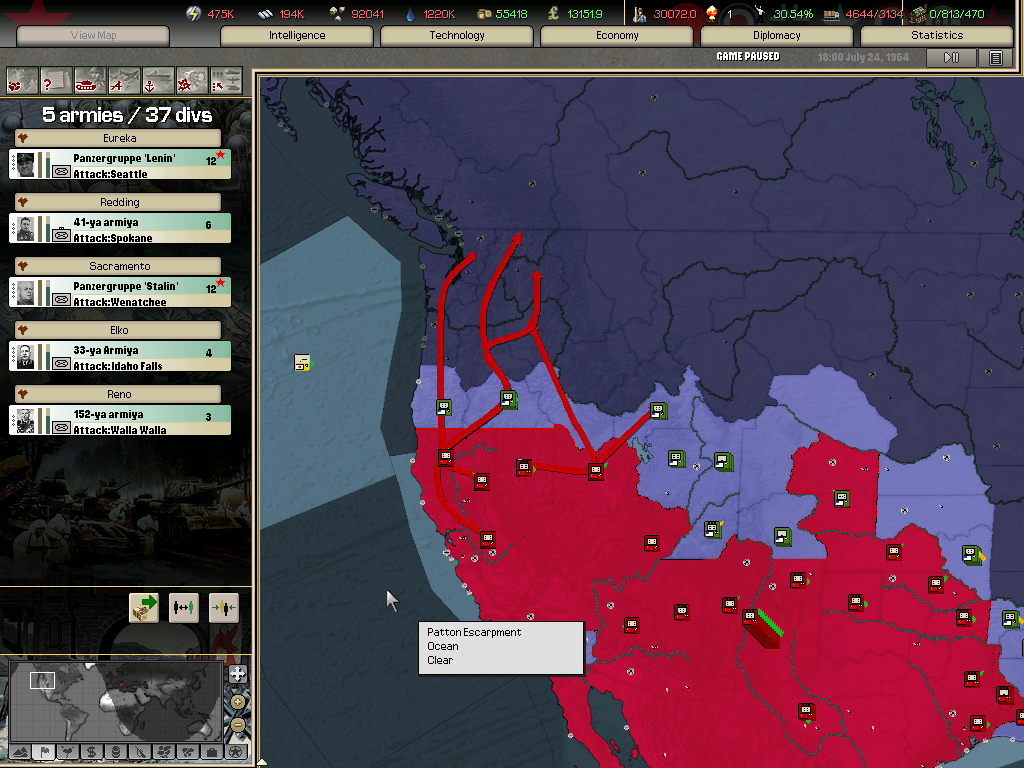Show the Statistics tab
Image resolution: width=1024 pixels, height=768 pixels.
[937, 36]
